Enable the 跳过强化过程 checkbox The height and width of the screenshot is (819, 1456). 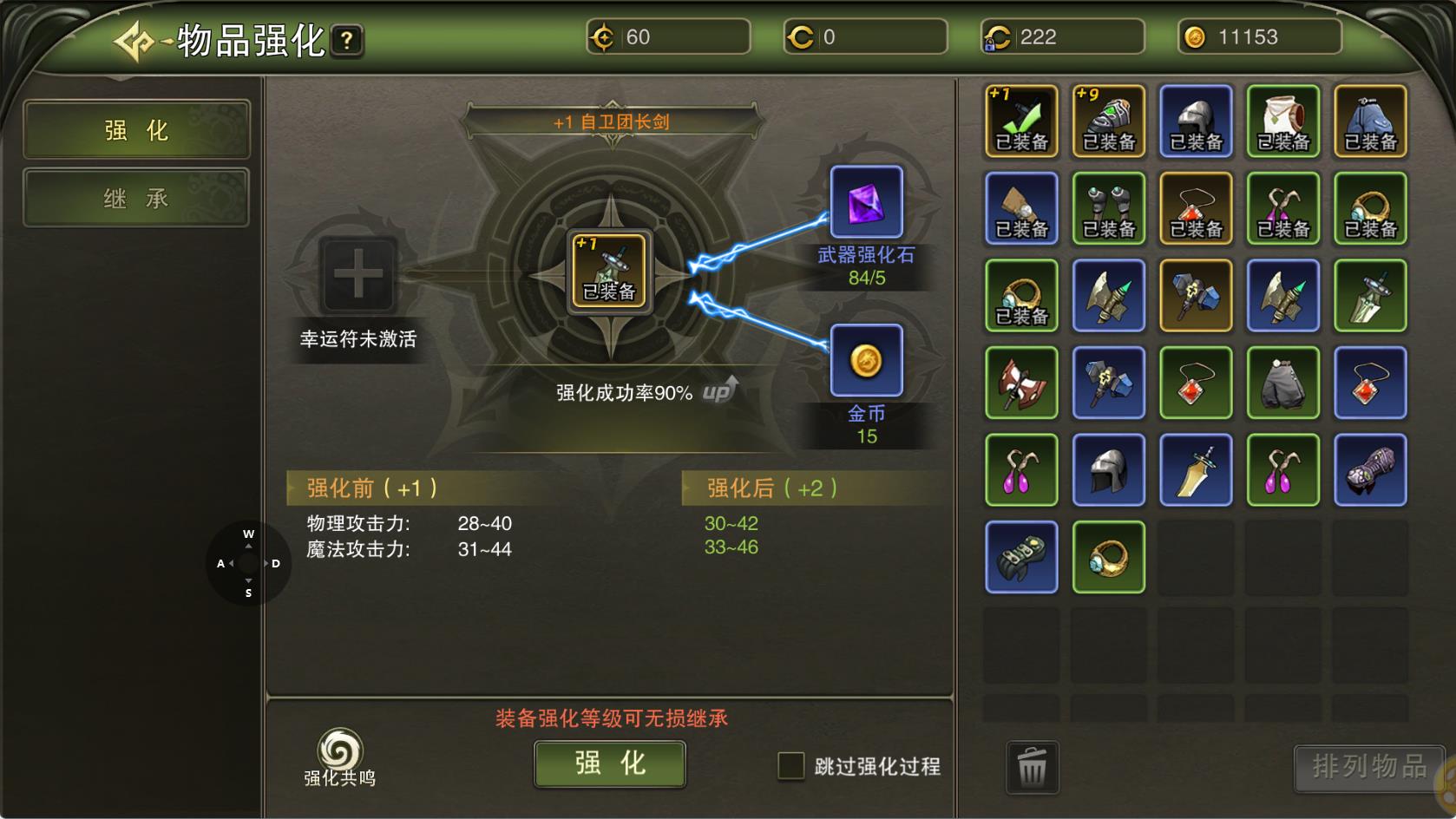(790, 766)
